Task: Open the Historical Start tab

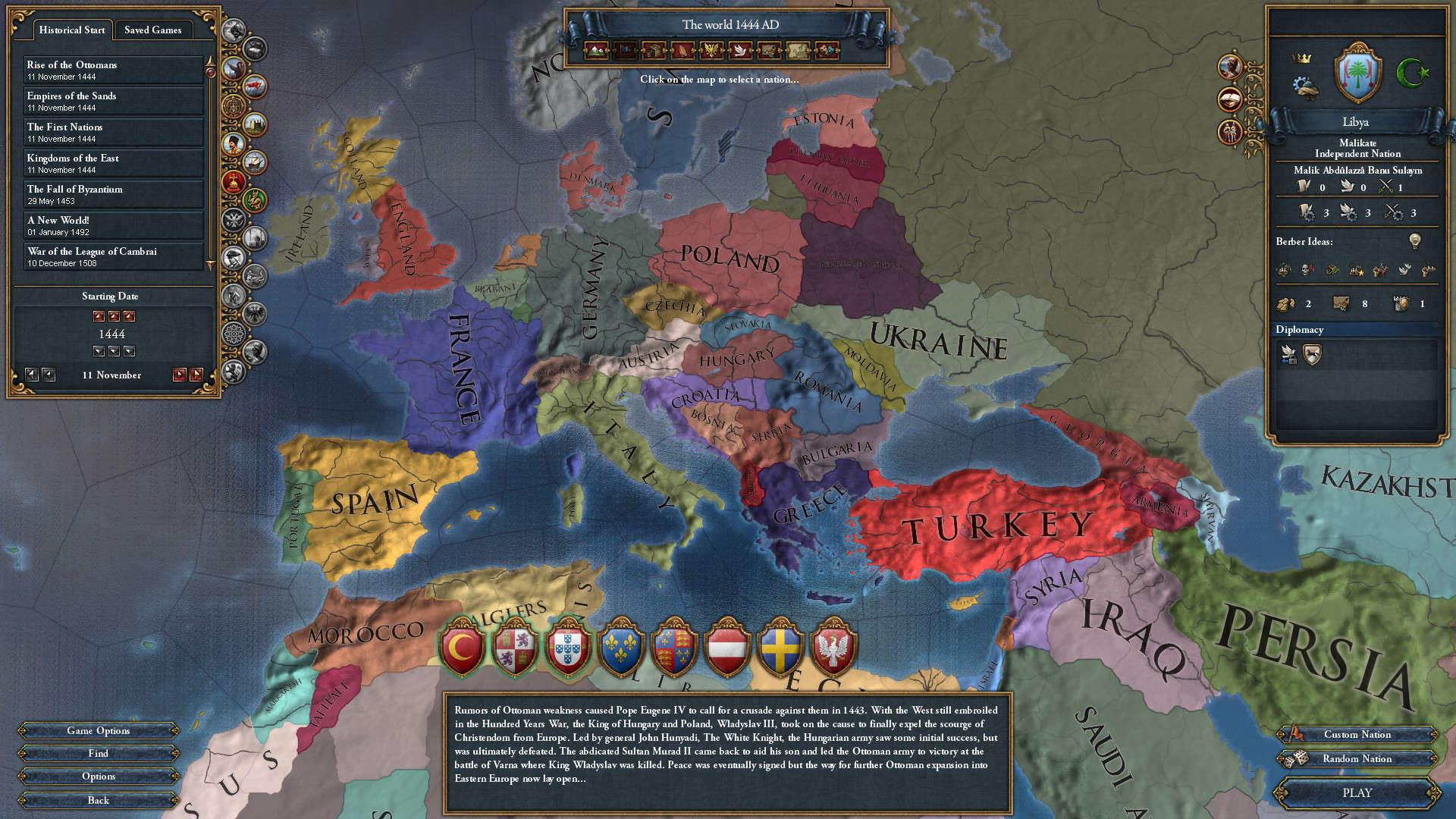Action: [x=71, y=30]
